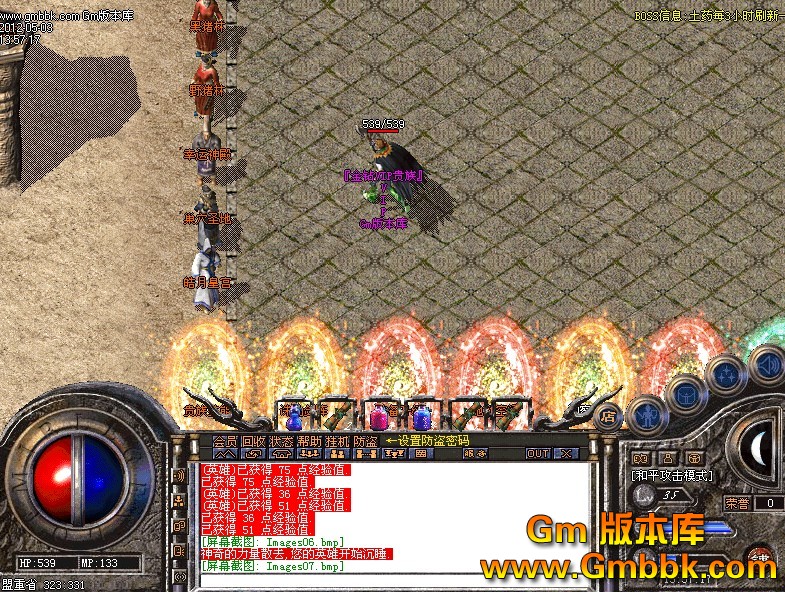Open the 店 shop round button
The image size is (785, 592).
coord(606,419)
